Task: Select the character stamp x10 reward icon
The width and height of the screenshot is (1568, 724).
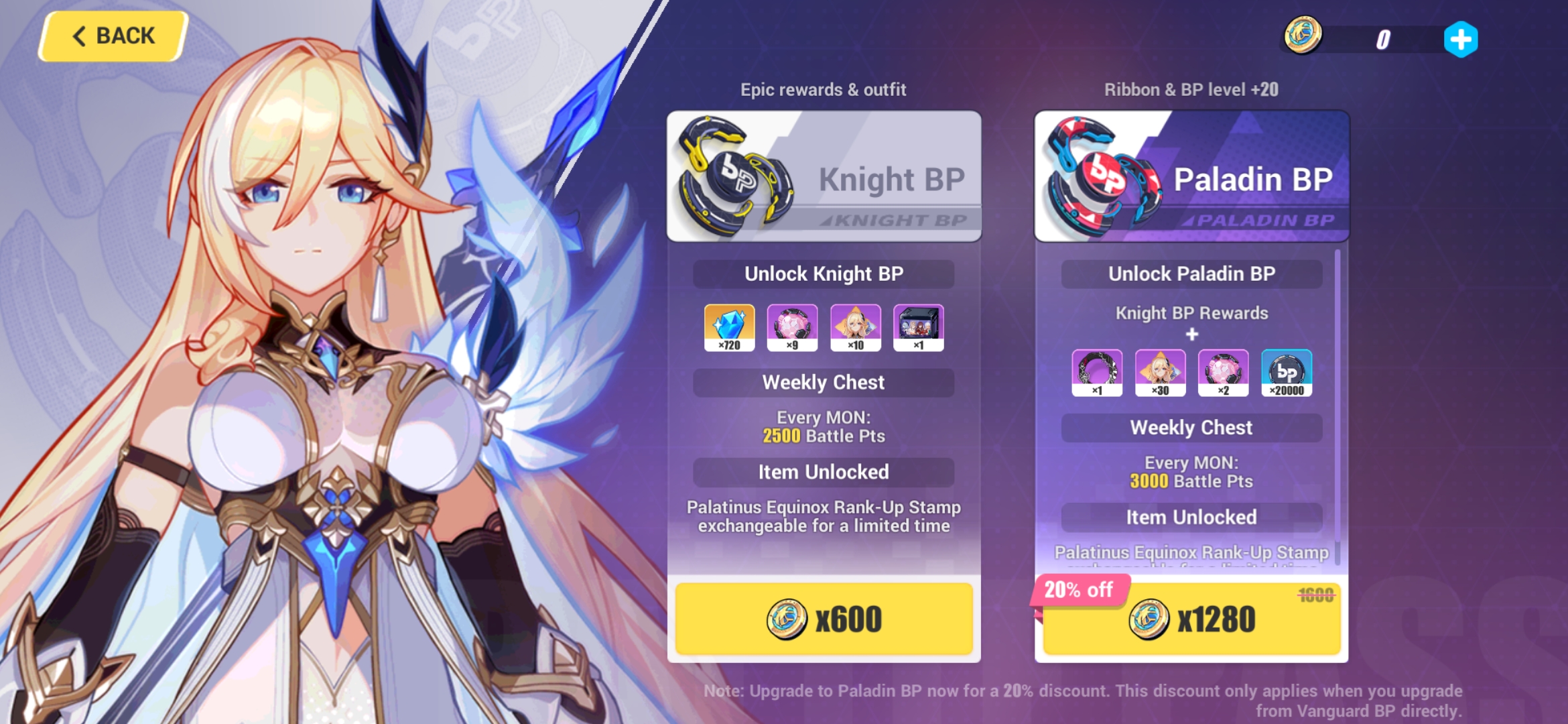Action: coord(856,328)
